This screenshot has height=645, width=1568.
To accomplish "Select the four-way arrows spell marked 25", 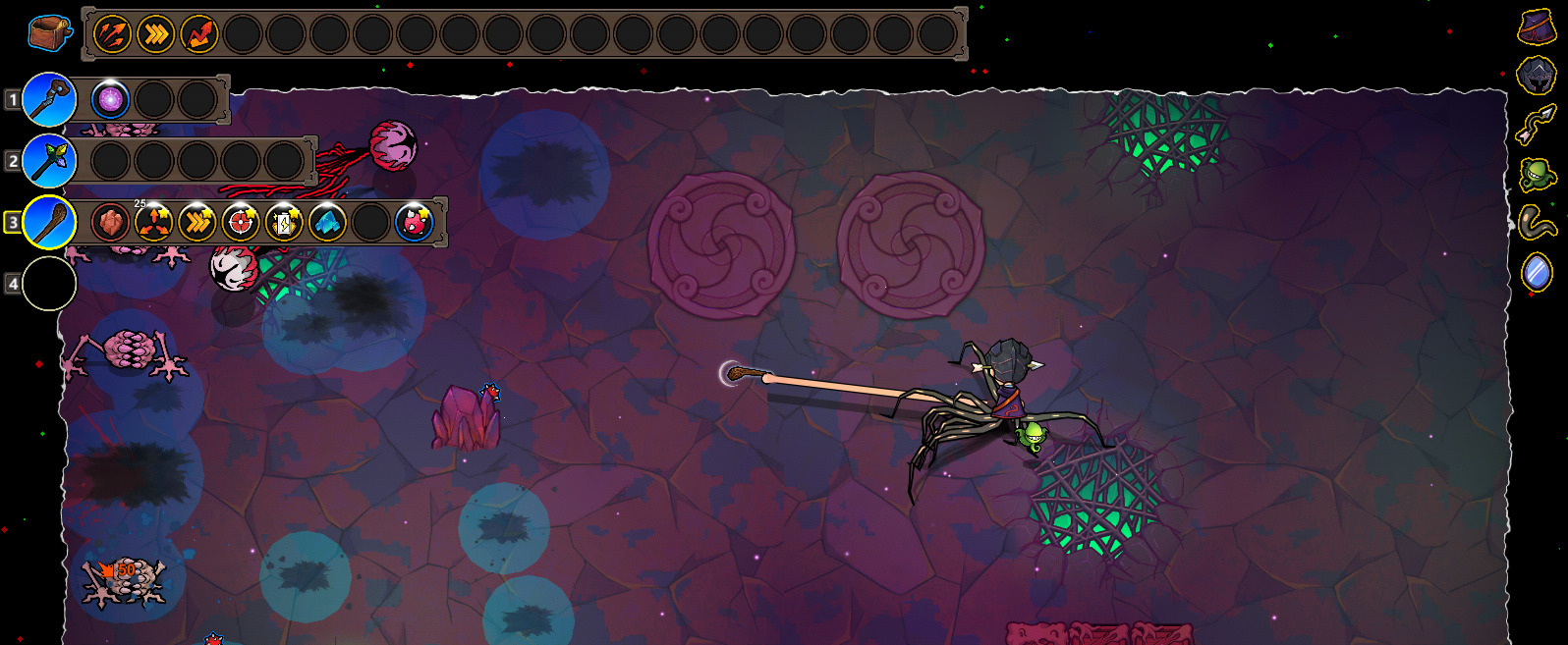I will point(153,223).
